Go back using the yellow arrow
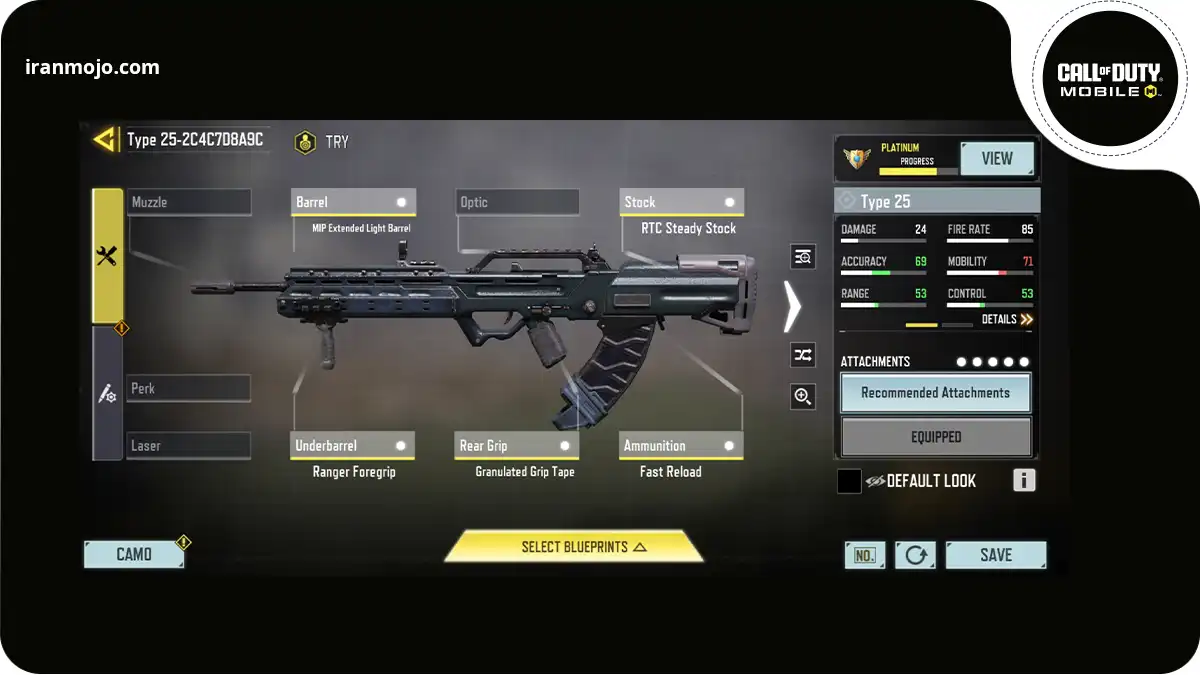Screen dimensions: 1200x675 tap(105, 140)
